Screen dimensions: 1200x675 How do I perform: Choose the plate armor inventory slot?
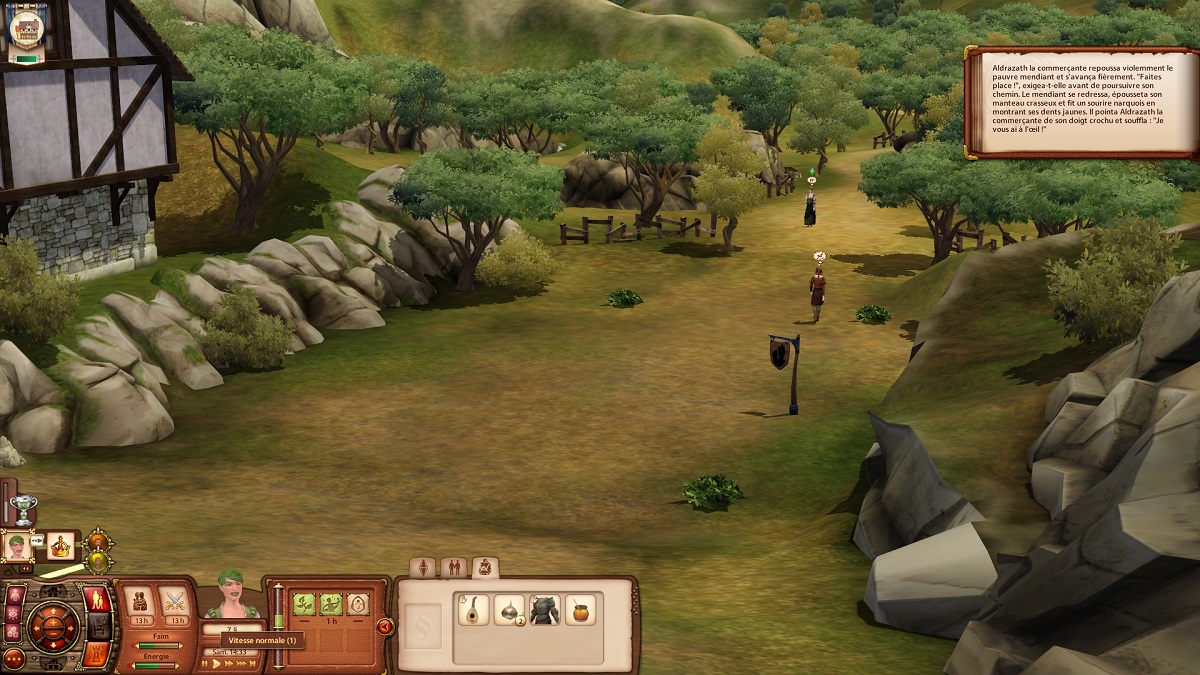point(544,609)
